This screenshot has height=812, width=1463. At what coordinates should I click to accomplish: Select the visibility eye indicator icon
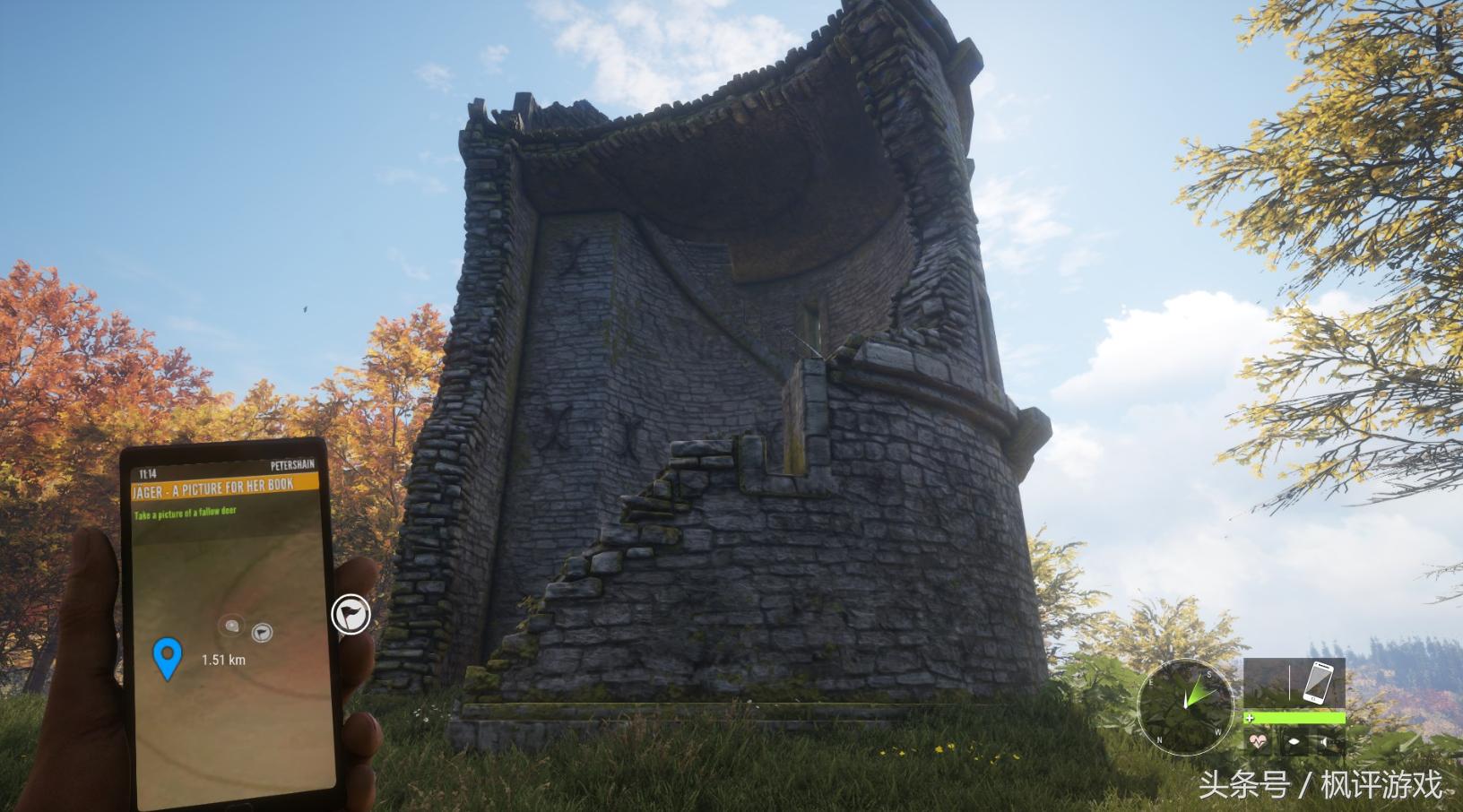1294,741
